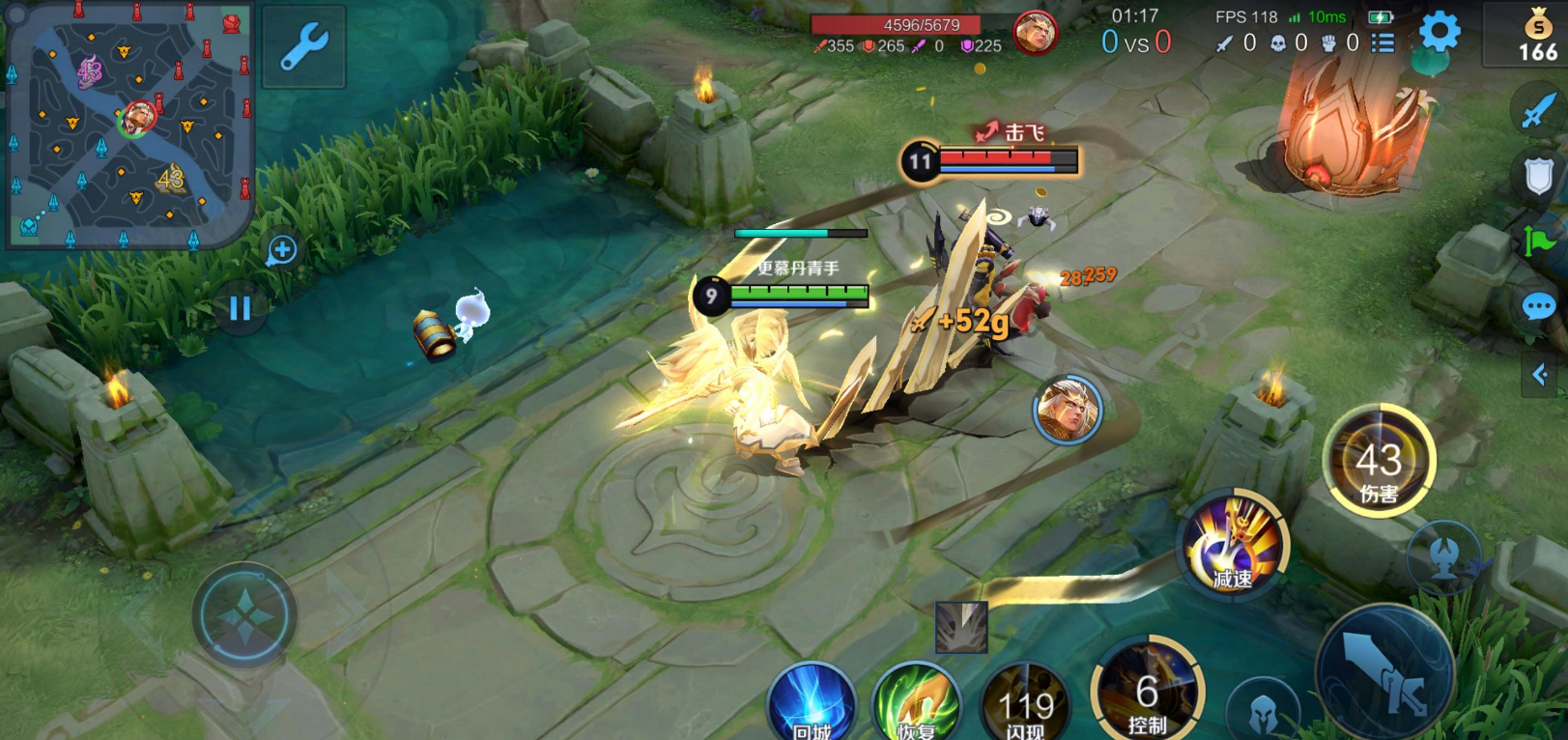
Task: Send the green flag signal
Action: [x=1538, y=242]
